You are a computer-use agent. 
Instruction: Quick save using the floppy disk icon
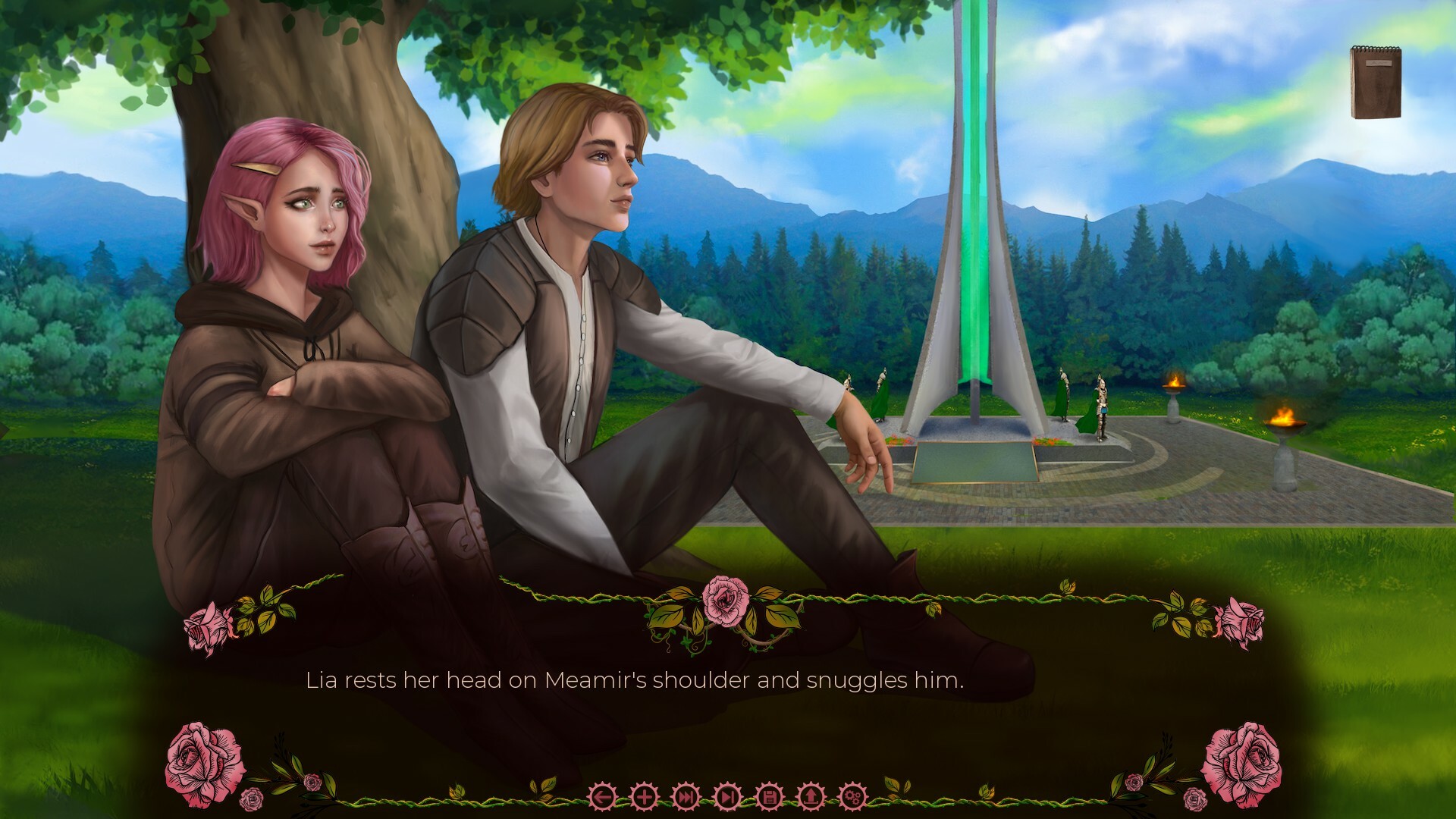pyautogui.click(x=768, y=797)
